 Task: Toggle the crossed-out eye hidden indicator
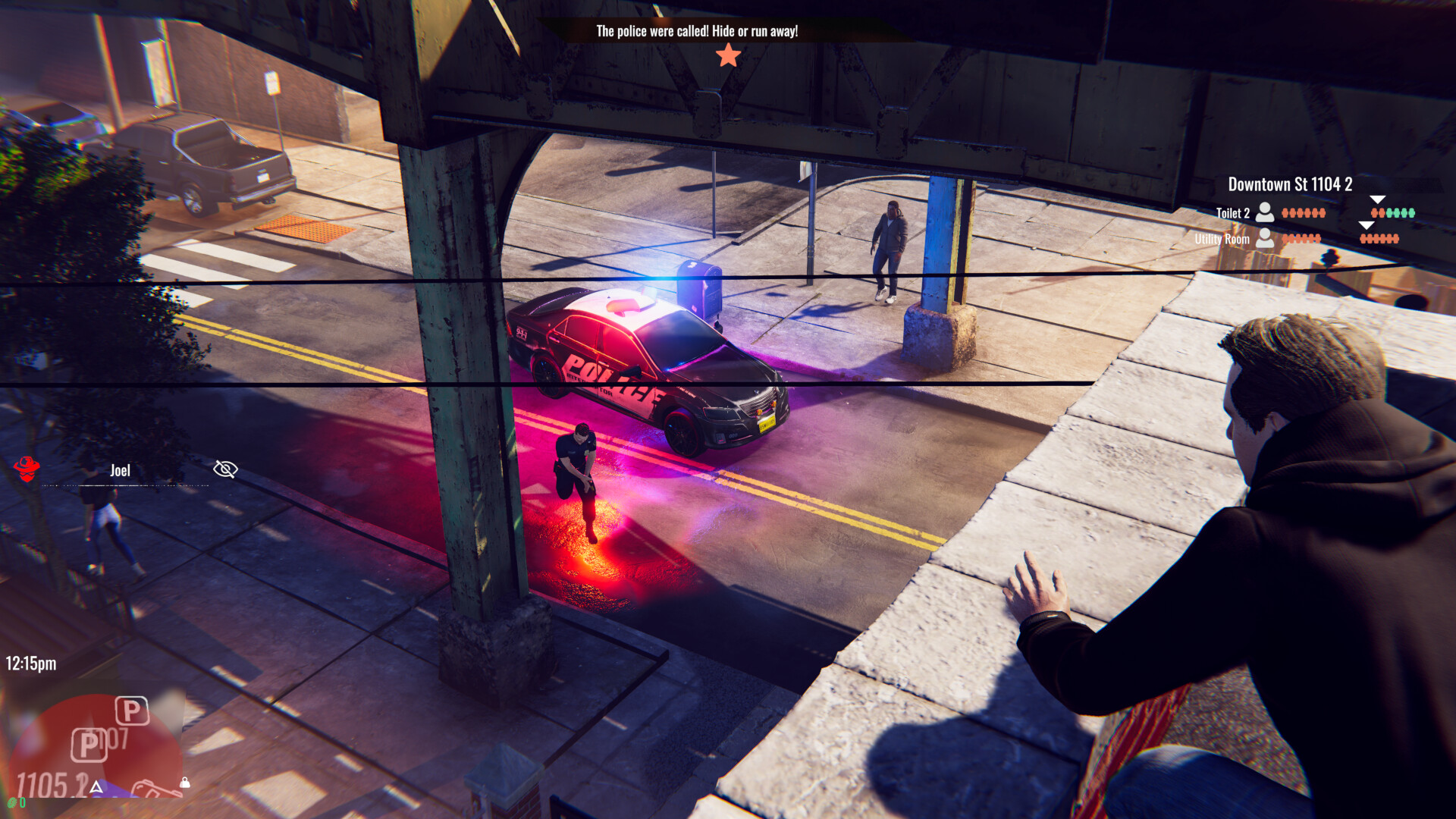(x=225, y=469)
